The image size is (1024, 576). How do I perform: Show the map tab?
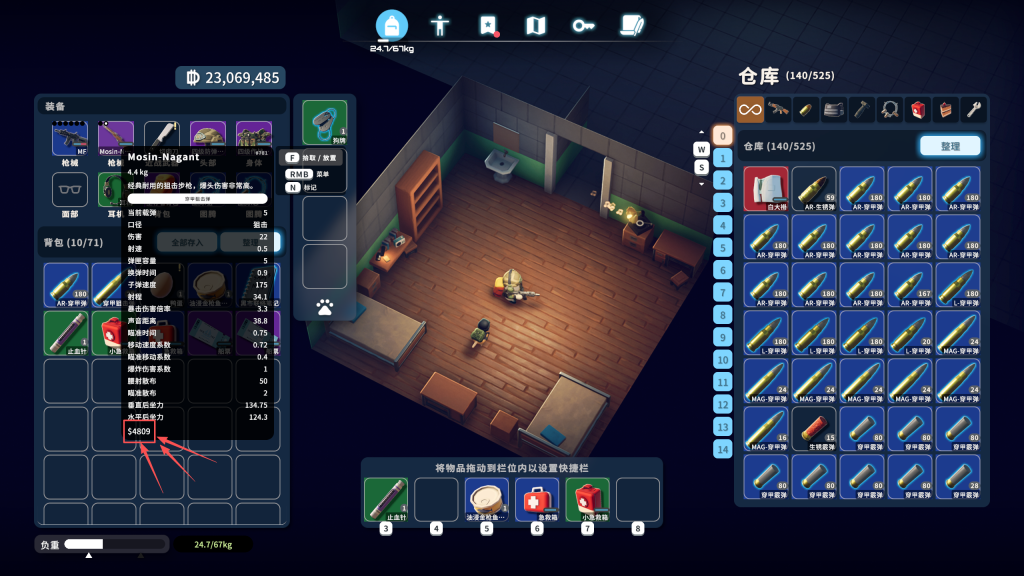point(536,25)
